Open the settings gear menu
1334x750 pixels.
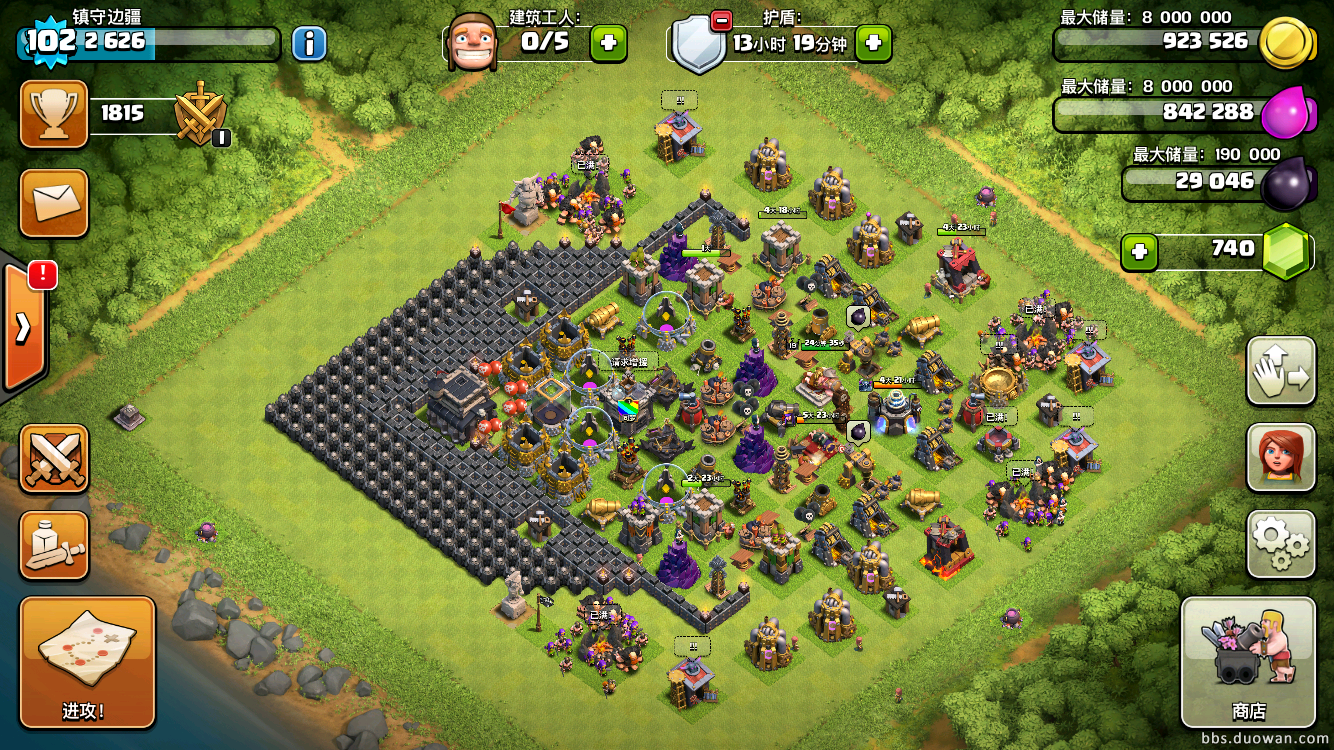click(1280, 543)
